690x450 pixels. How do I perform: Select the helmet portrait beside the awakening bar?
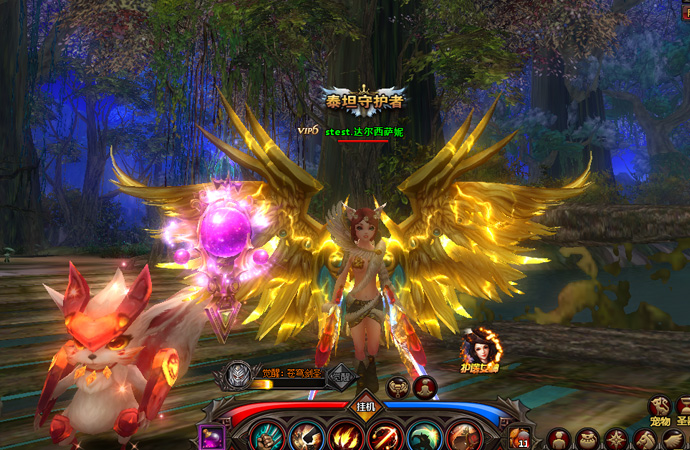pyautogui.click(x=236, y=374)
